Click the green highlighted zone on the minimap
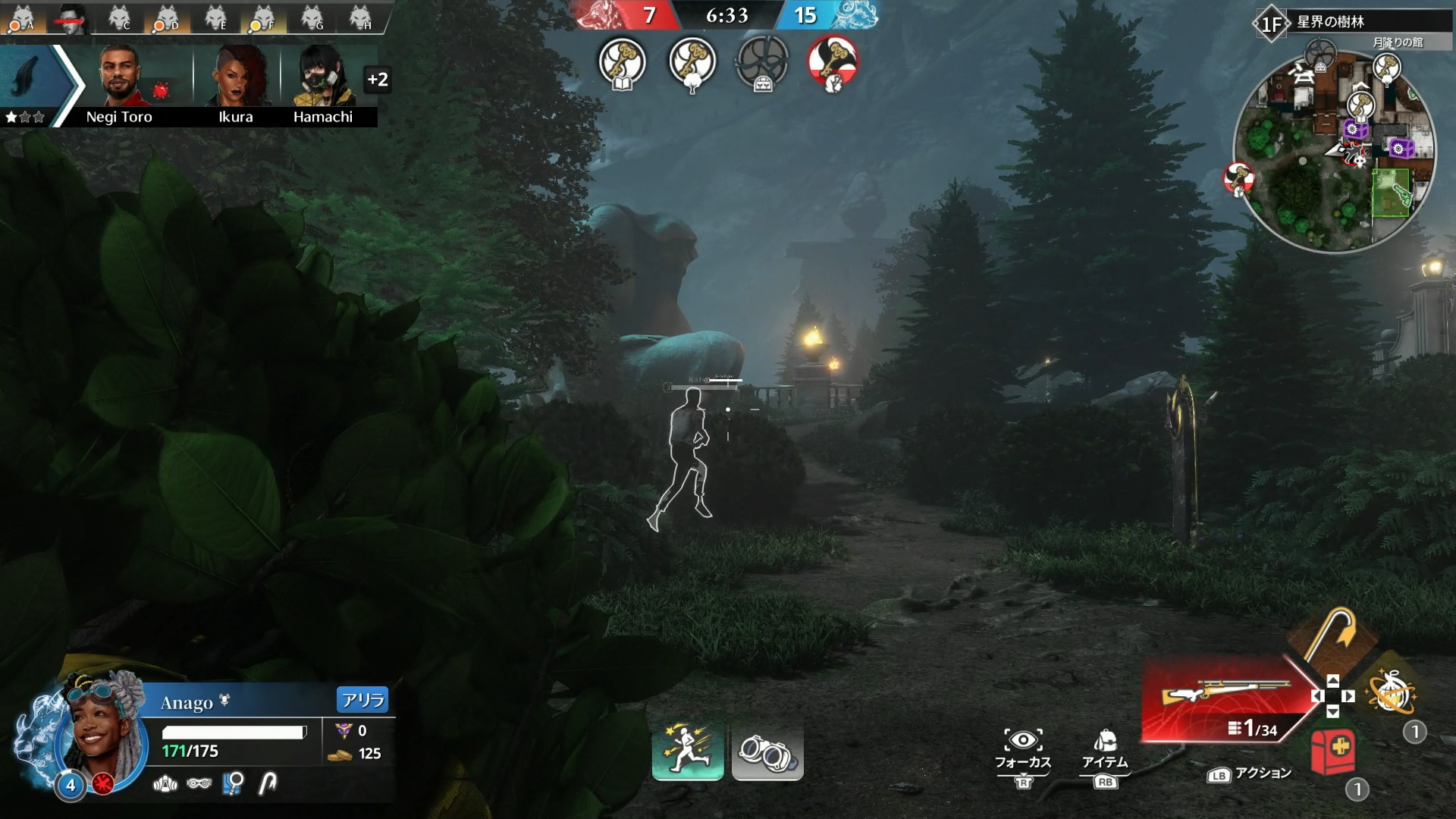Viewport: 1456px width, 819px height. pos(1391,192)
